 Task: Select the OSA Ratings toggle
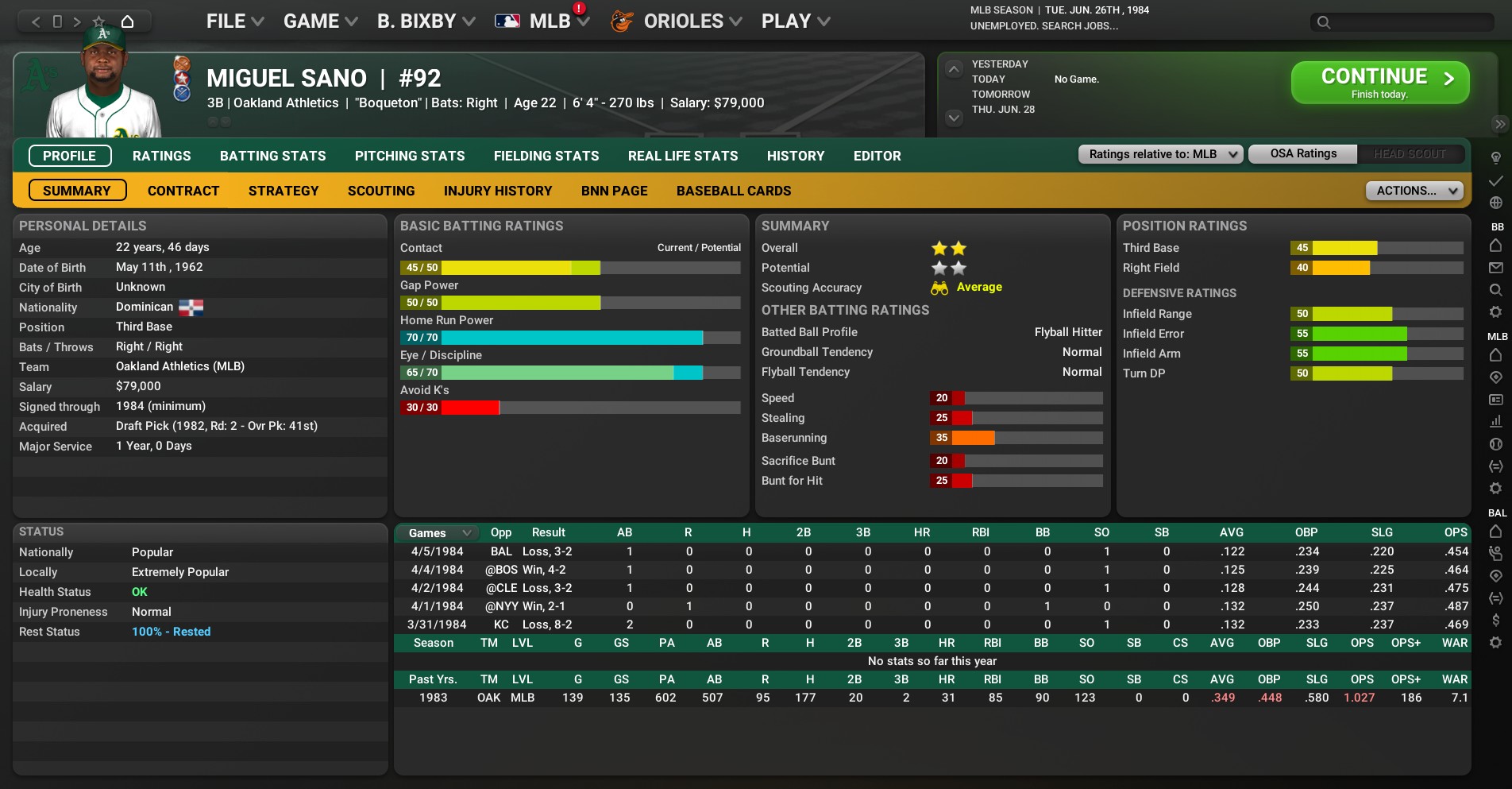click(x=1302, y=154)
